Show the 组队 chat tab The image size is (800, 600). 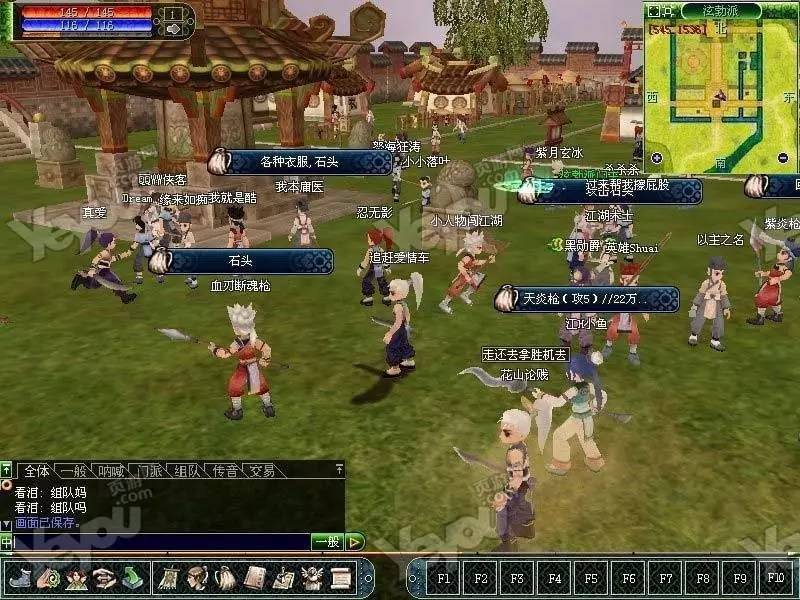(x=187, y=470)
